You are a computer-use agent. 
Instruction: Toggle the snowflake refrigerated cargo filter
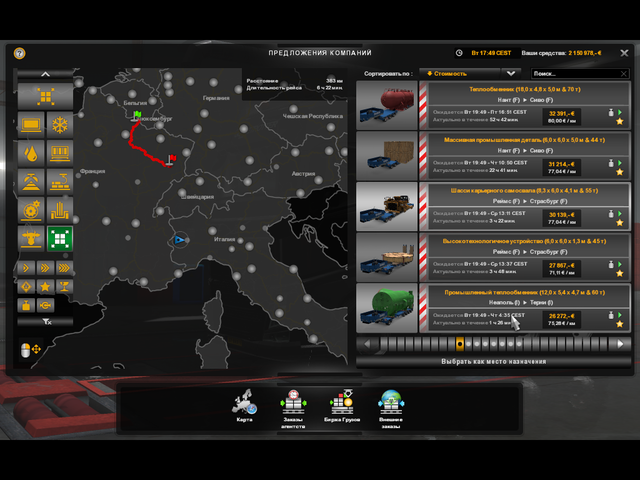pos(60,126)
